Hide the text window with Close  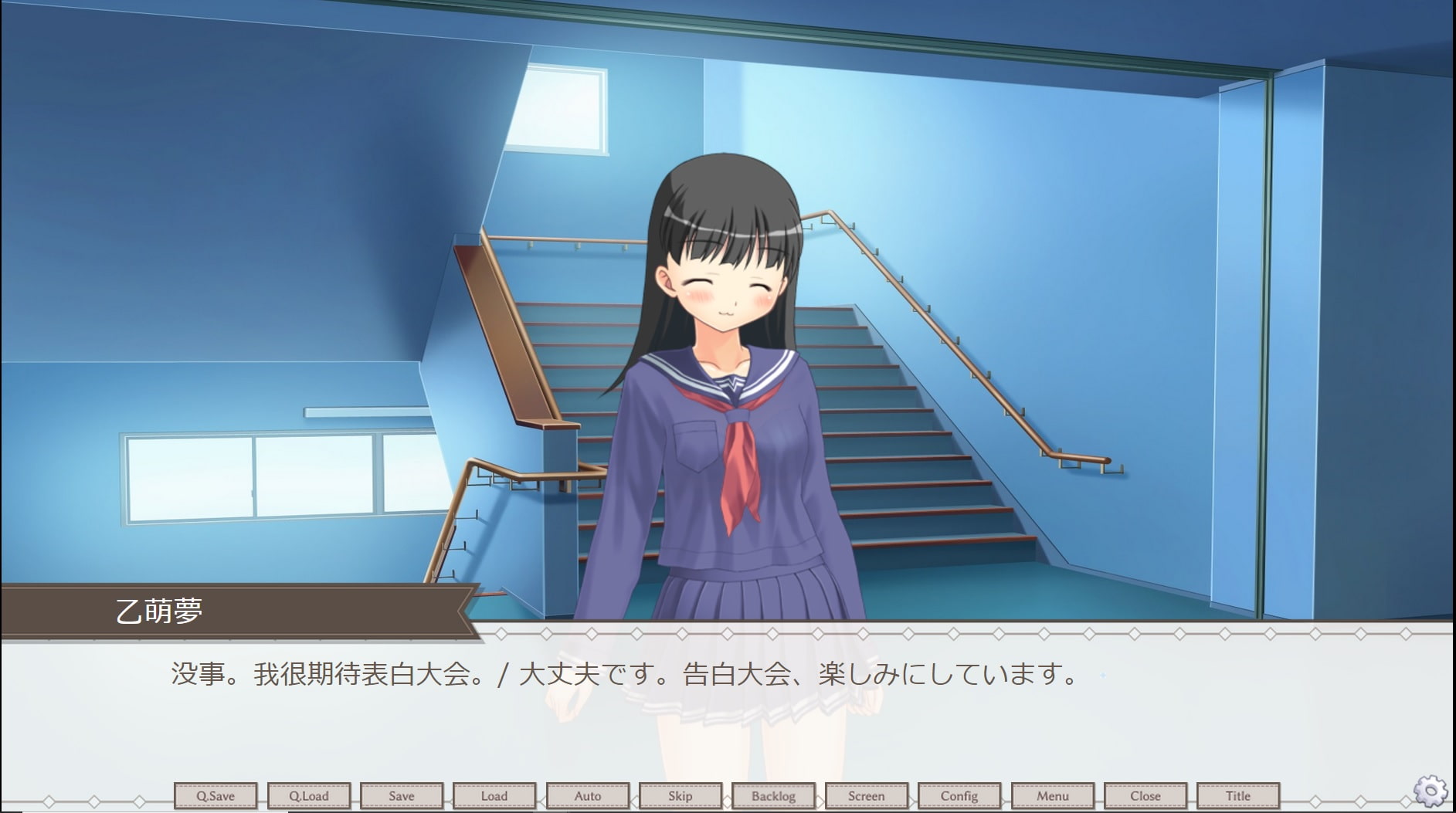pyautogui.click(x=1145, y=795)
